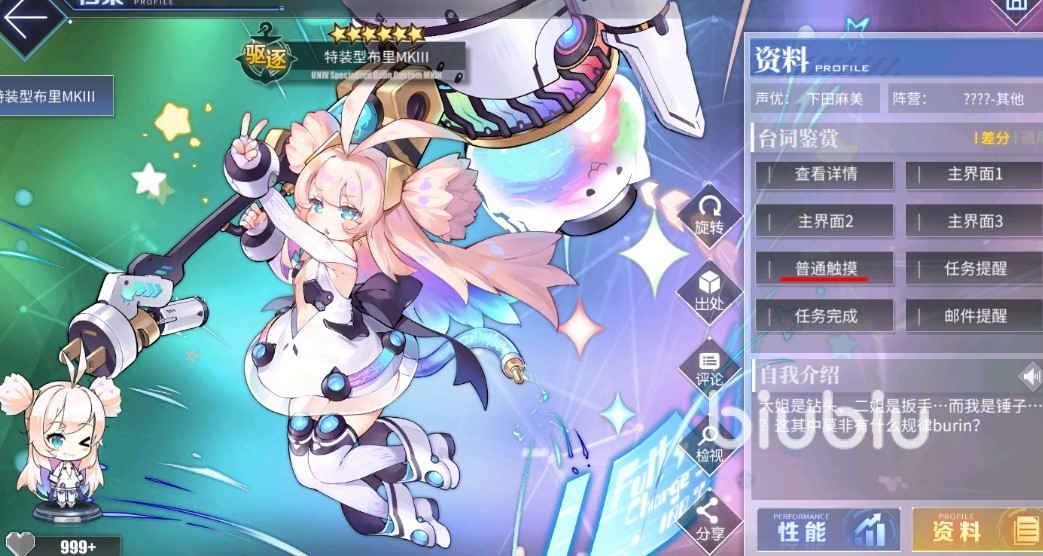Play the 主界面2 voice line
1043x556 pixels.
click(825, 221)
